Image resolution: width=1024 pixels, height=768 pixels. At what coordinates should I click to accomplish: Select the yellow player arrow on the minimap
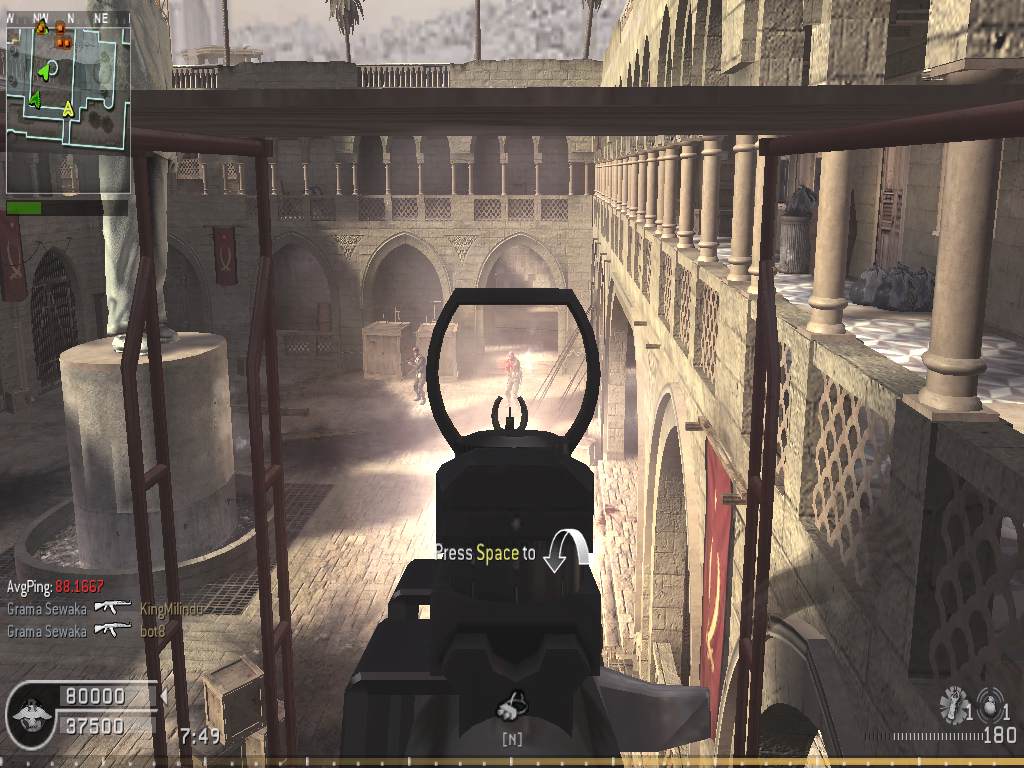point(68,108)
